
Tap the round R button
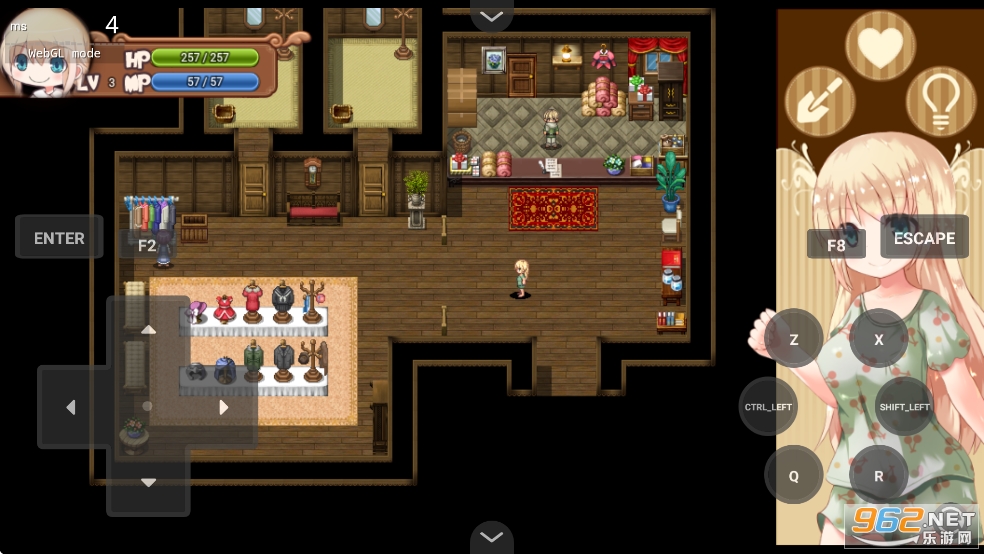(x=879, y=476)
